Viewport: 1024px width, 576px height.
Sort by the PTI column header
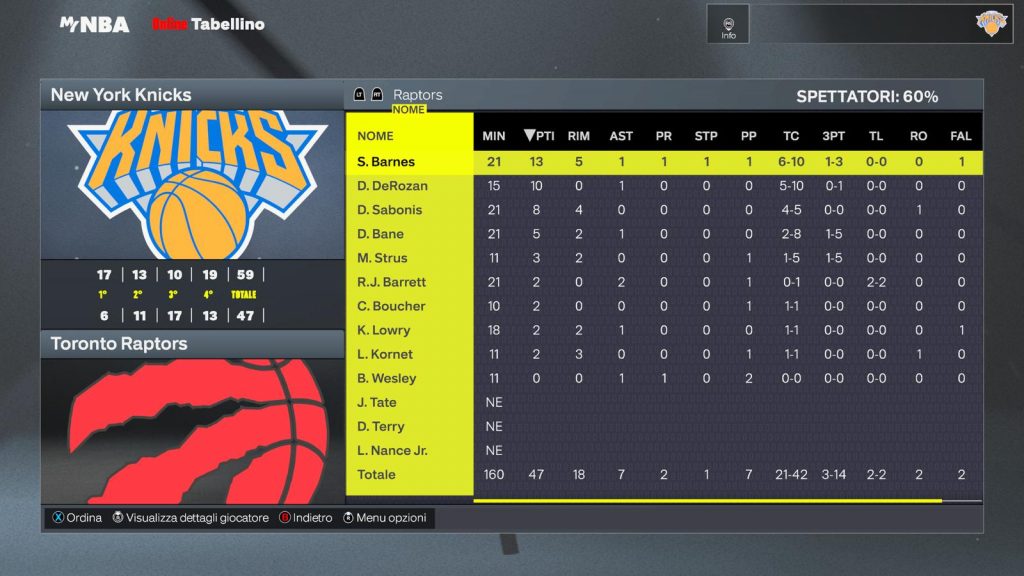[x=539, y=136]
